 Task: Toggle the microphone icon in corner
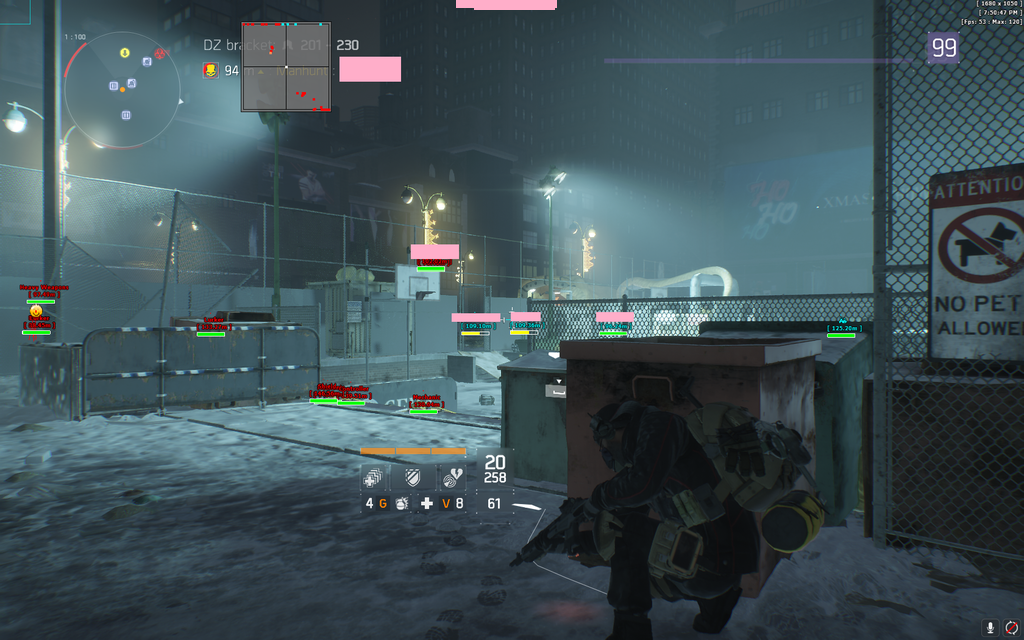(x=990, y=627)
